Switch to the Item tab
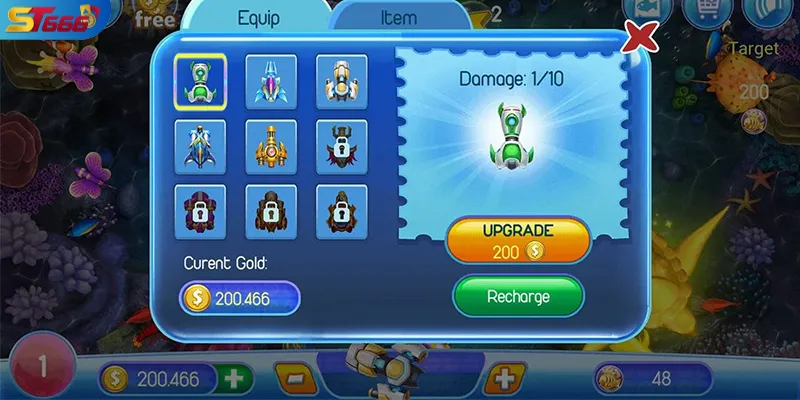800x400 pixels. coord(398,18)
